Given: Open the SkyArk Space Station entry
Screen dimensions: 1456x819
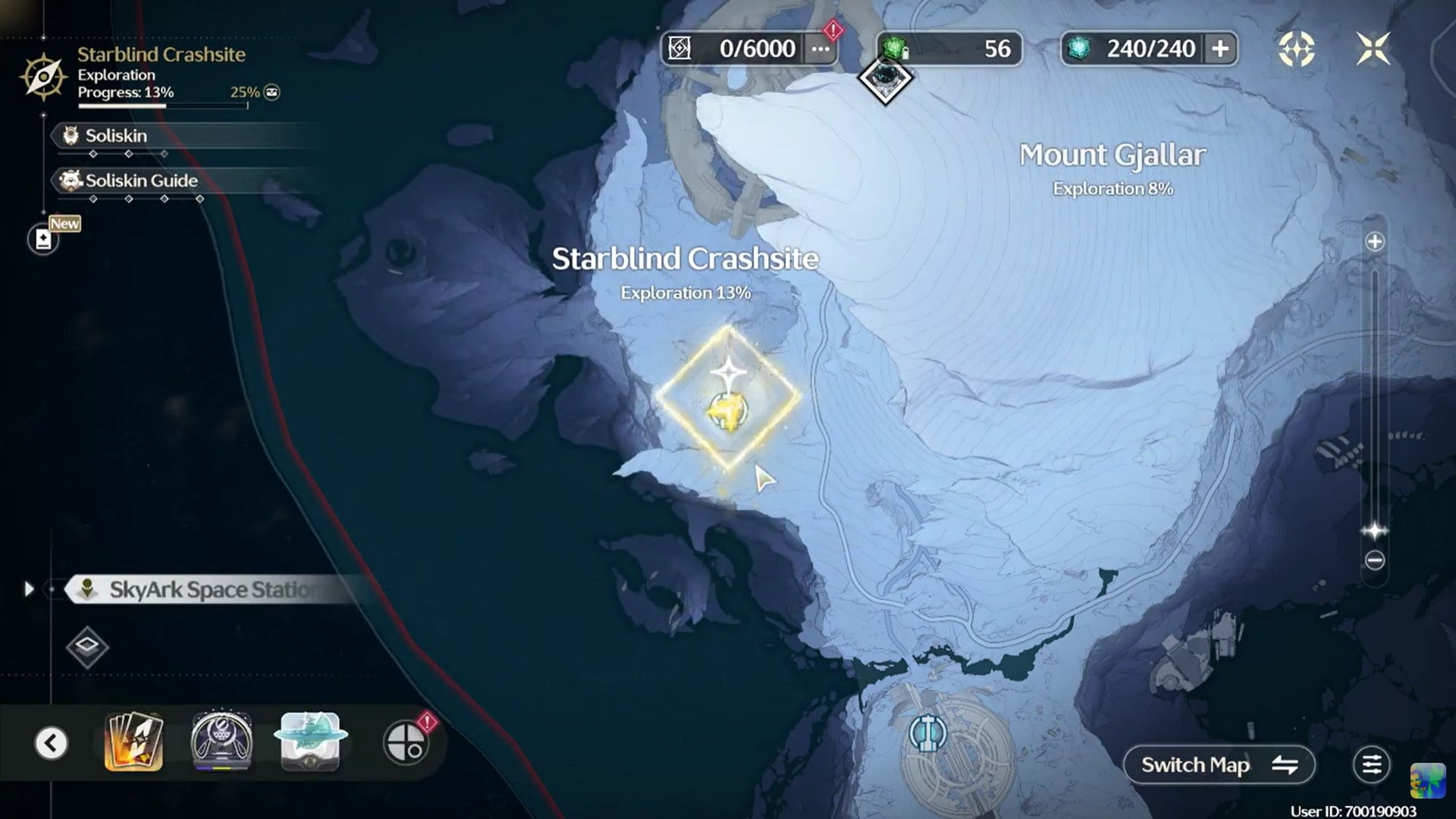Looking at the screenshot, I should coord(209,589).
